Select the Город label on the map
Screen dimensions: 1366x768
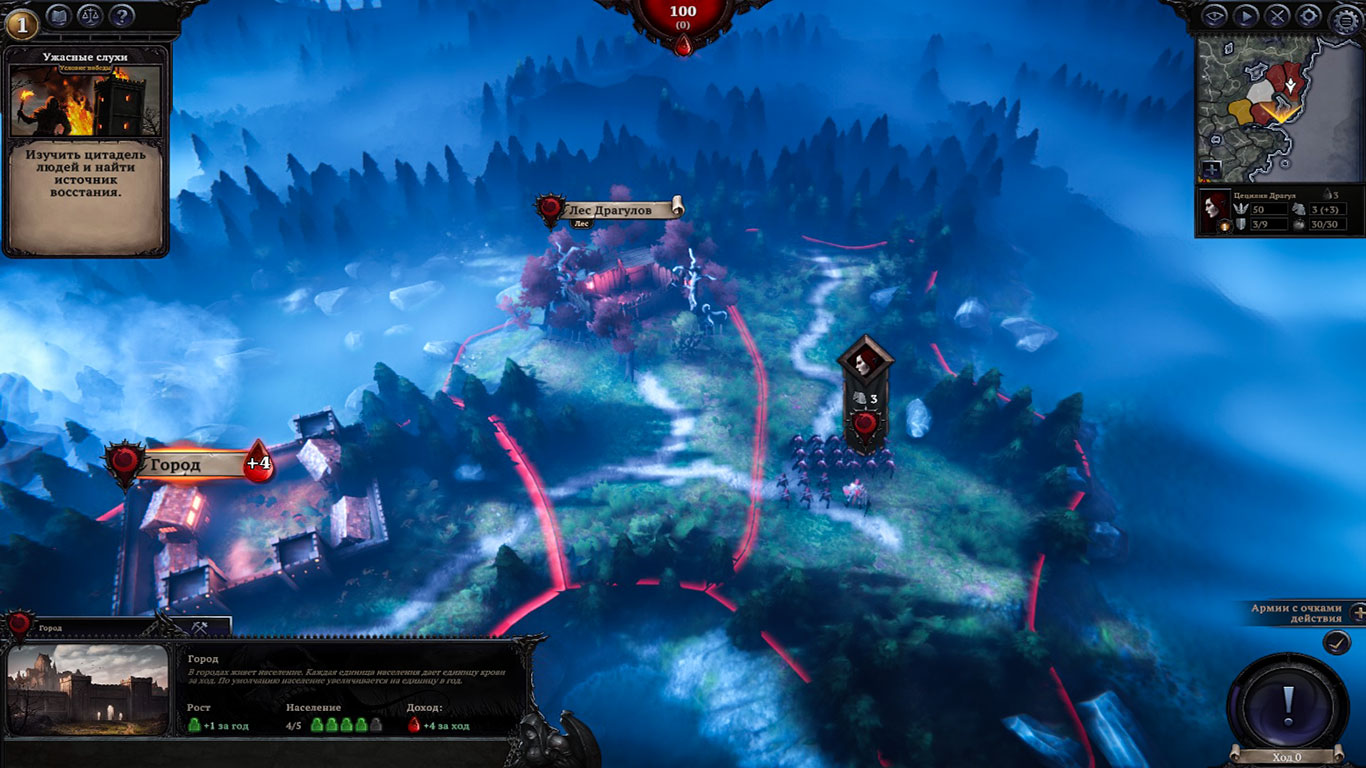point(176,465)
